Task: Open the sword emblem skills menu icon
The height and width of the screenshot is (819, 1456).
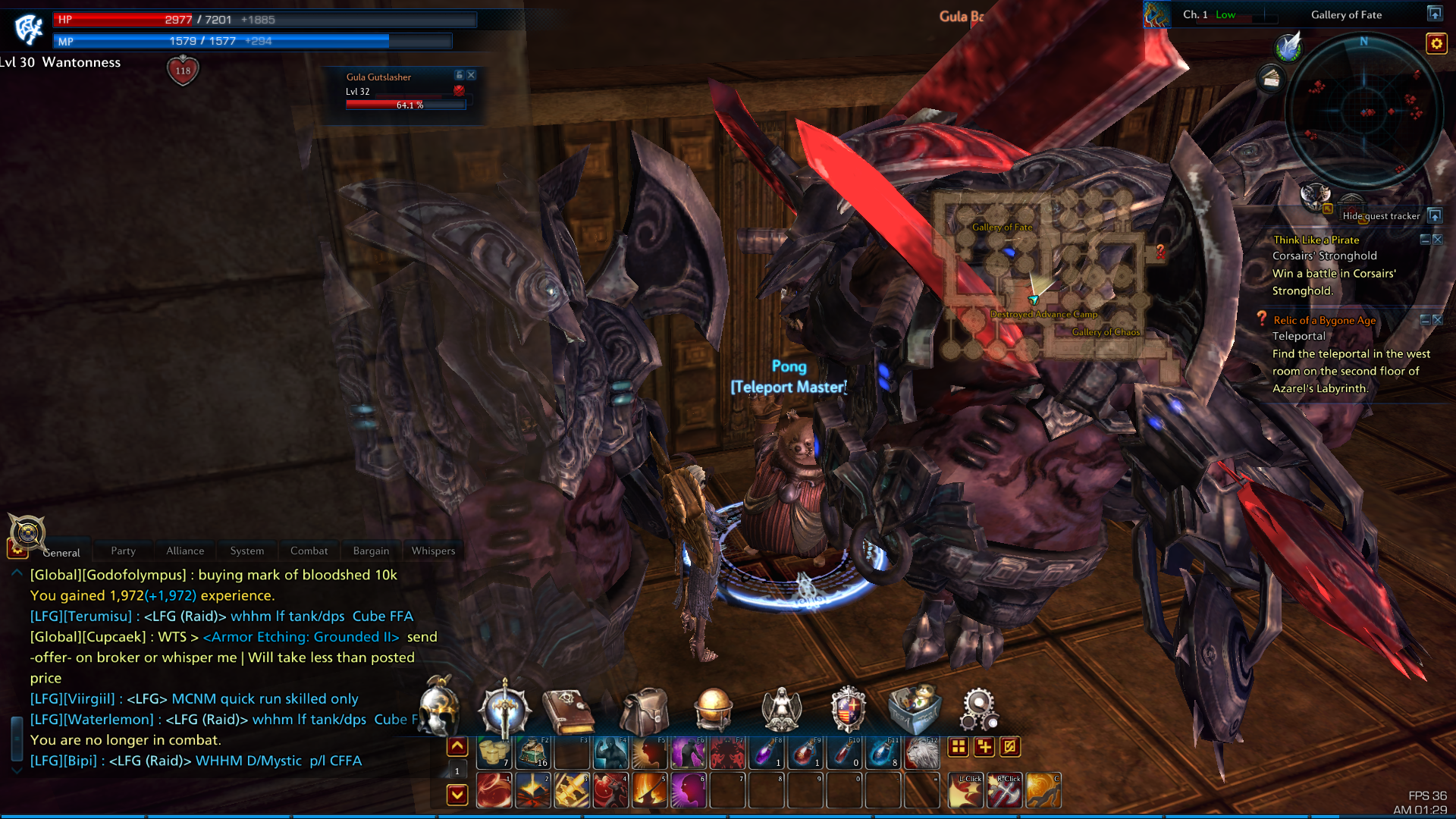Action: coord(503,711)
